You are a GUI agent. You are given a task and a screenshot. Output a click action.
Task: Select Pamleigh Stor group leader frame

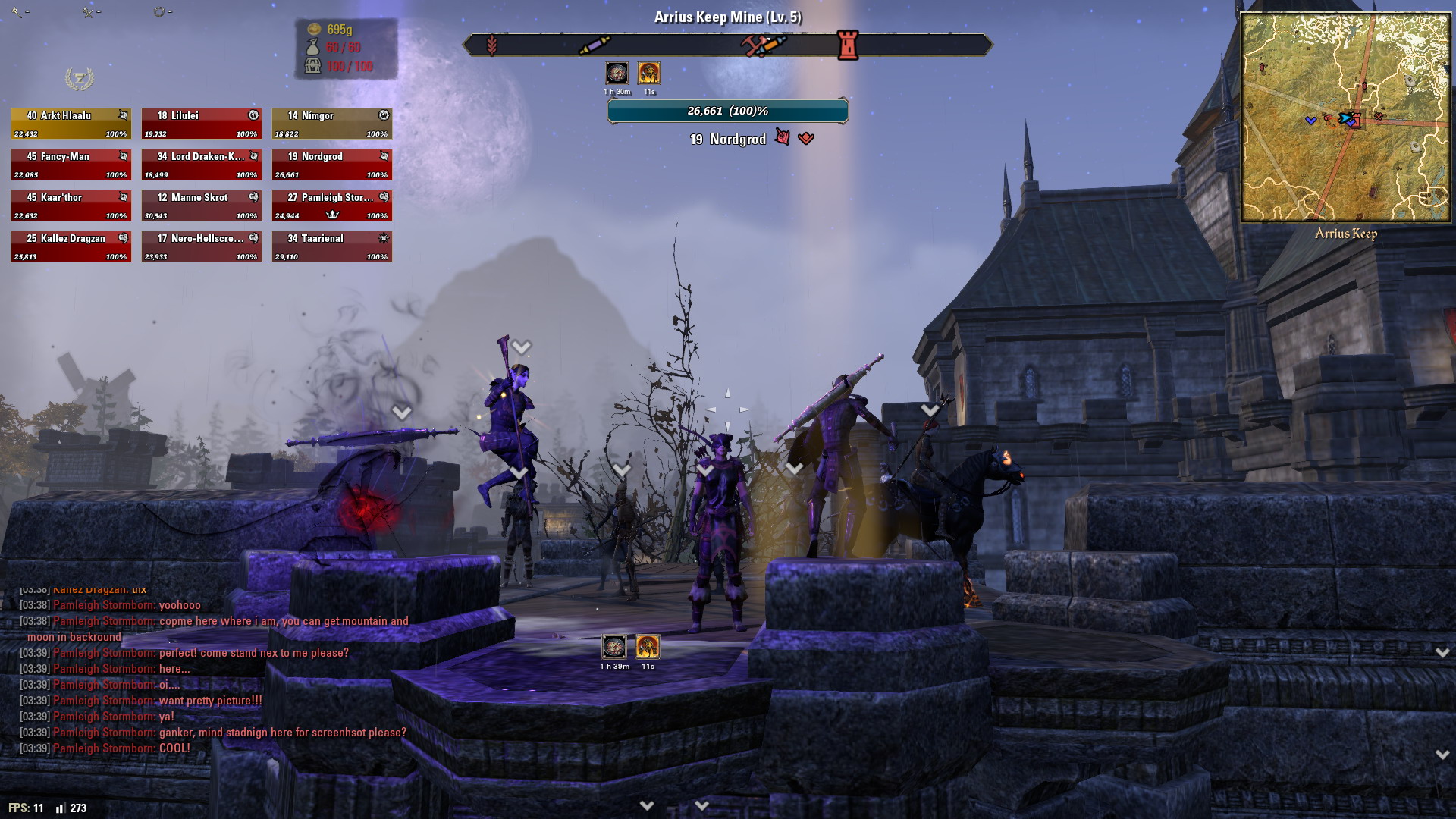[x=331, y=206]
